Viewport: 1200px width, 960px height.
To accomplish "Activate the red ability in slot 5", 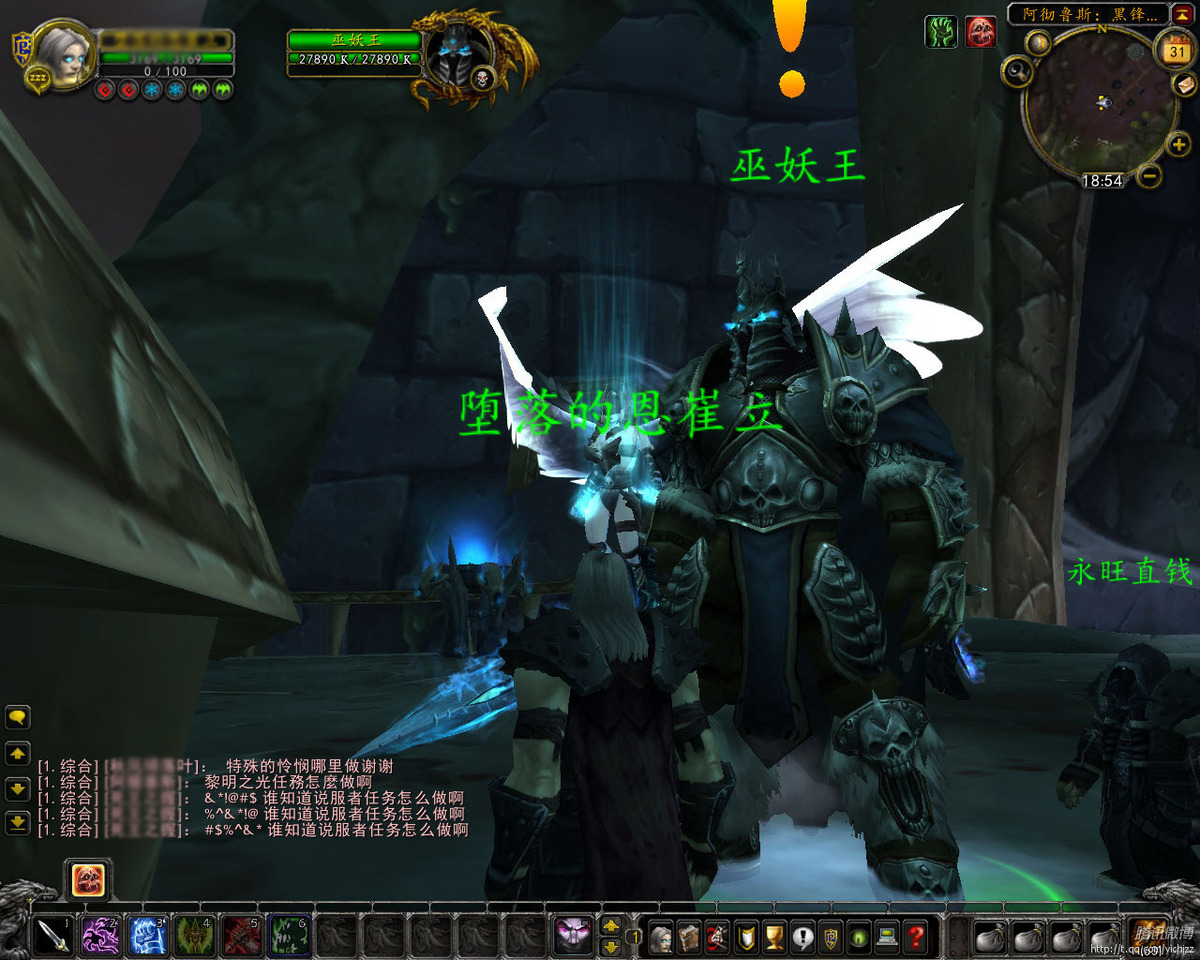I will click(241, 937).
